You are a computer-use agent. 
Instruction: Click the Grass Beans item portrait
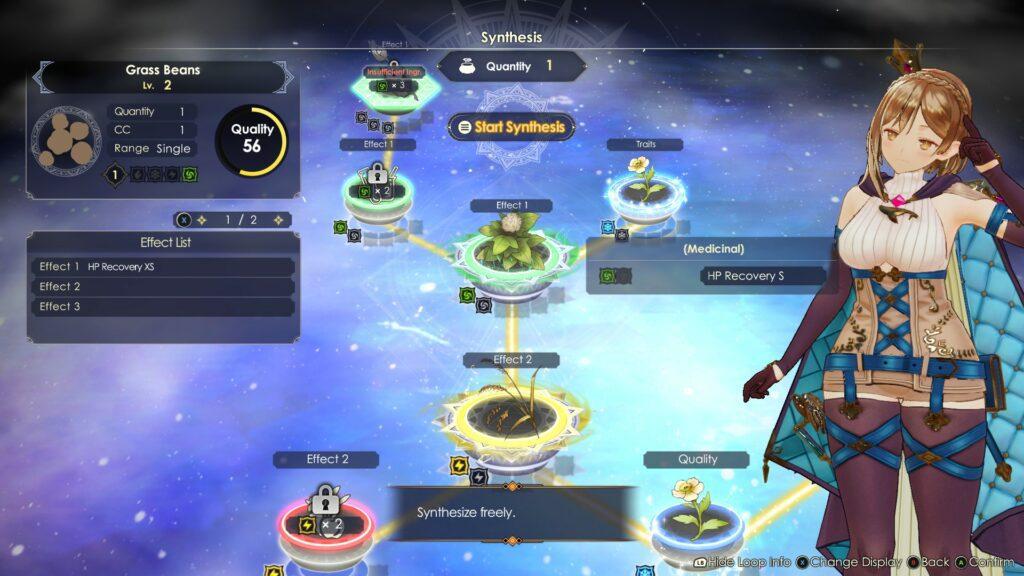pyautogui.click(x=66, y=140)
